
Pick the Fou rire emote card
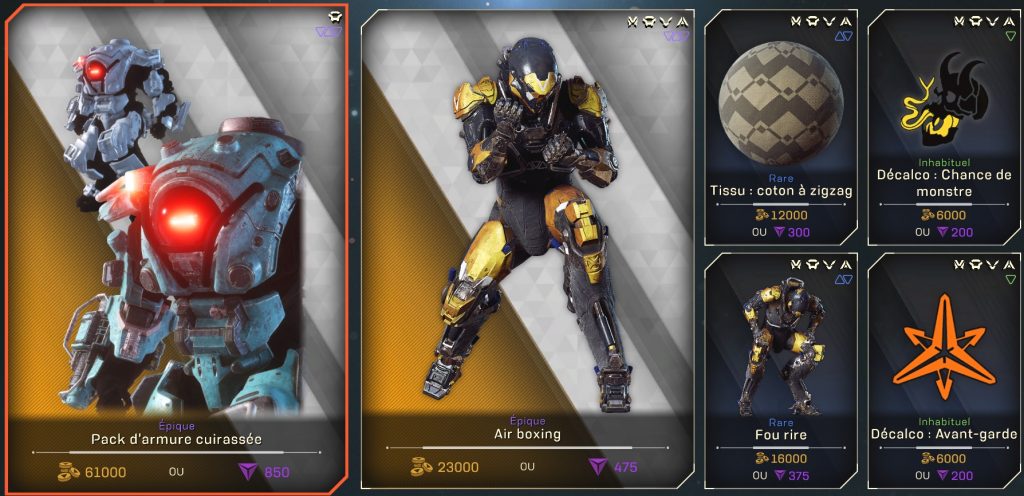click(781, 370)
